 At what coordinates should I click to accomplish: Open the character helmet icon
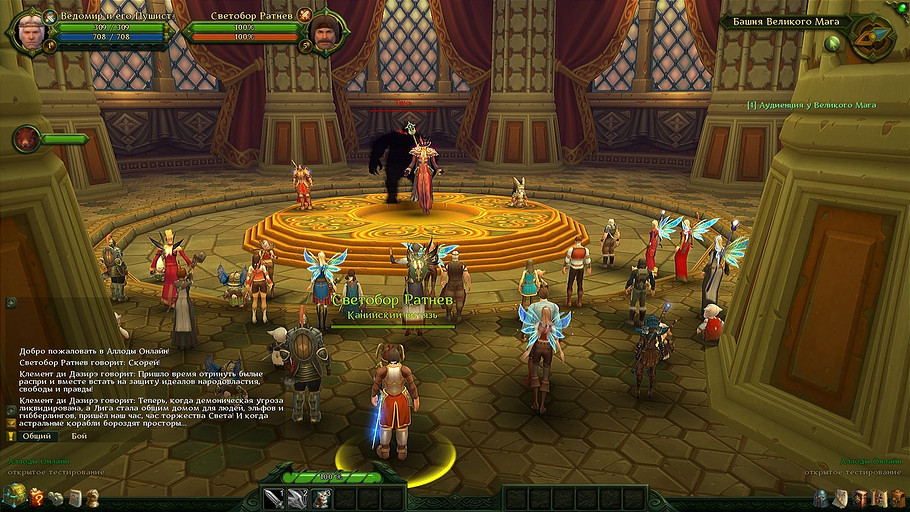pyautogui.click(x=821, y=497)
